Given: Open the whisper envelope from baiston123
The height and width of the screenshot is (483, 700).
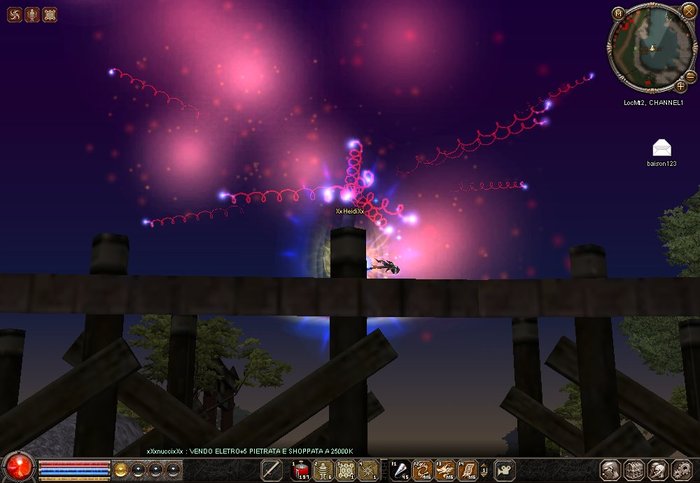Looking at the screenshot, I should [x=662, y=148].
